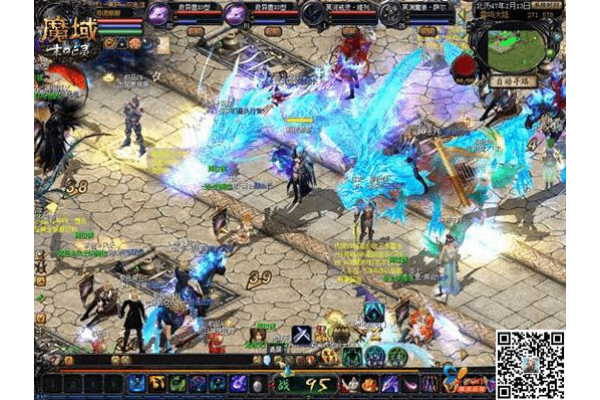Screen dimensions: 600x400
Task: Activate the yellow burst skill in hotbar
Action: pyautogui.click(x=157, y=383)
